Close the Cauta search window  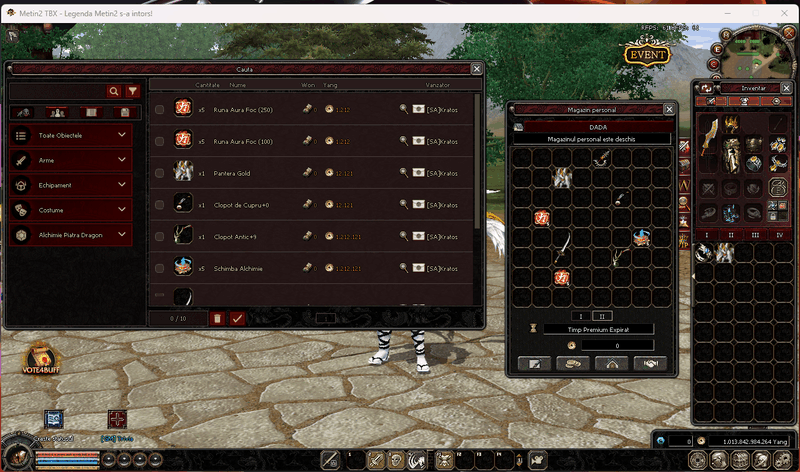click(x=477, y=69)
